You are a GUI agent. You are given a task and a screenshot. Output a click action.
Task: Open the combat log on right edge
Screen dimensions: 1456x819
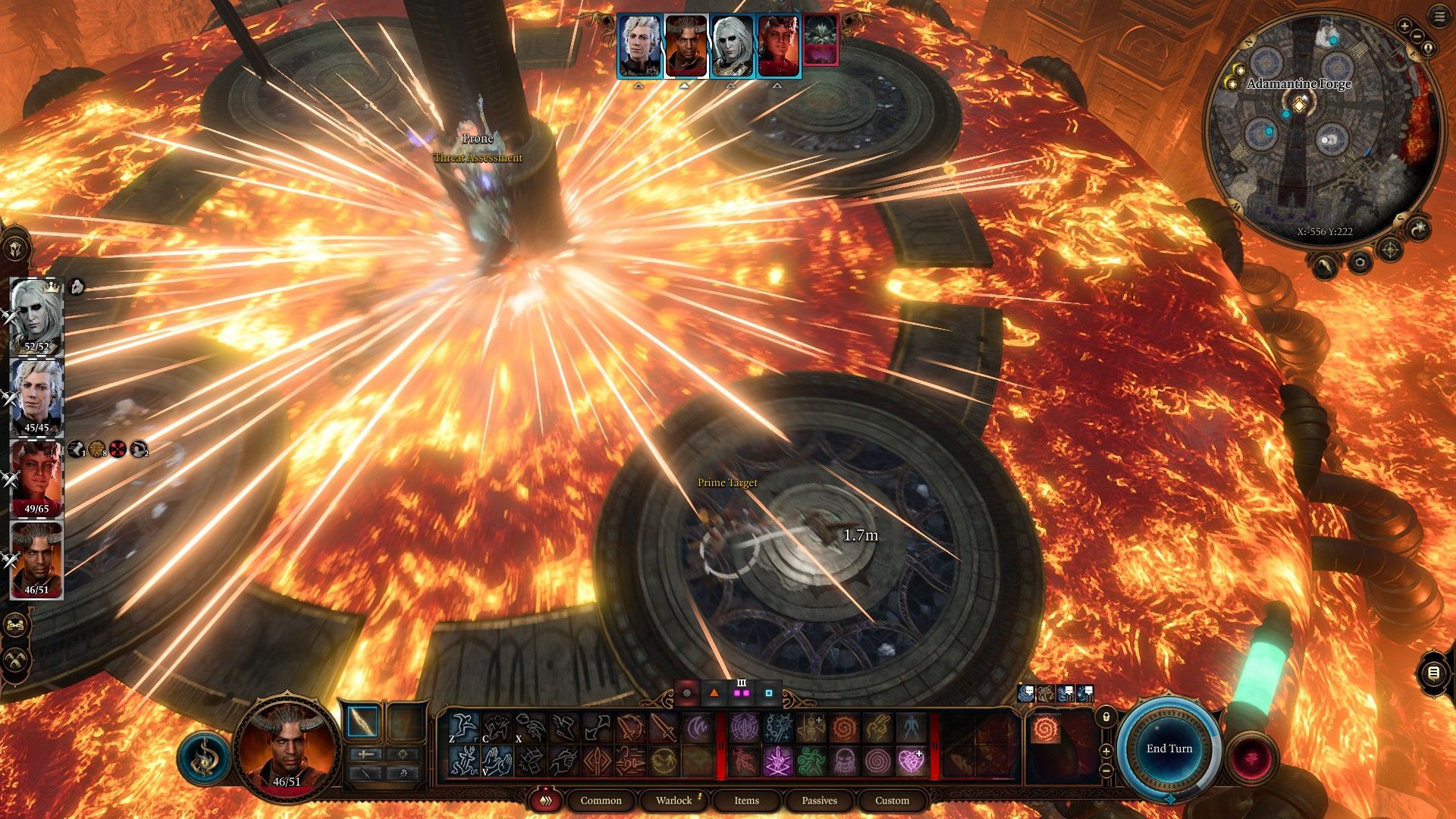(x=1433, y=673)
